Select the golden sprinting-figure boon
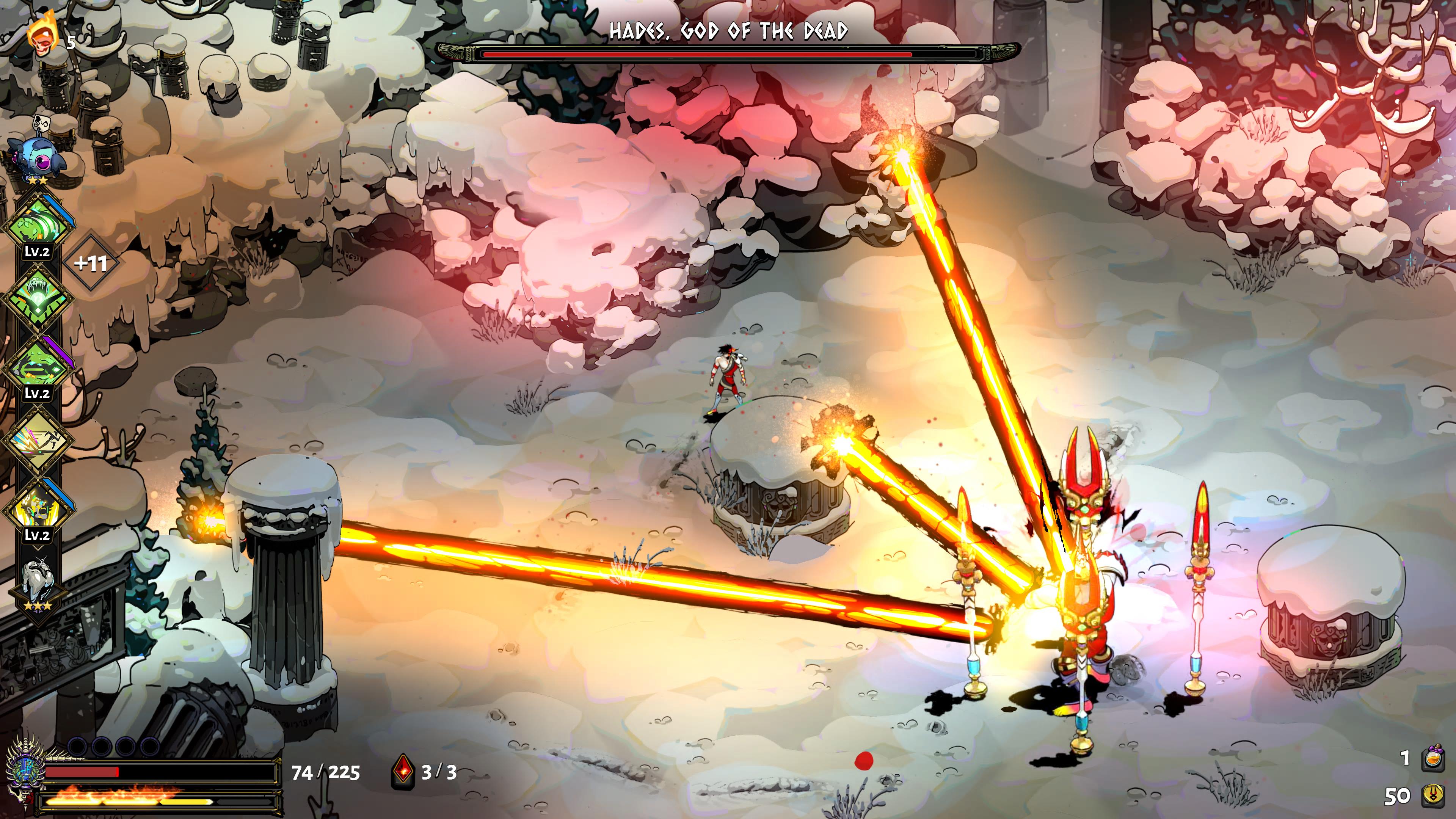Screen dimensions: 1456x819 [38, 438]
